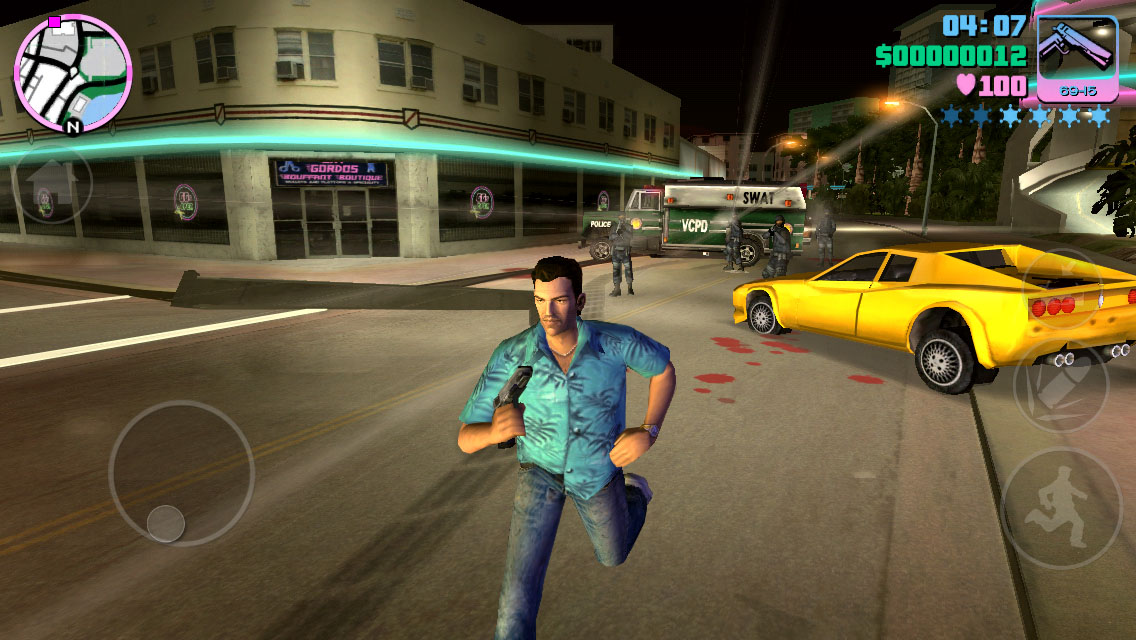The width and height of the screenshot is (1136, 640).
Task: Fire weapon with the bullet button
Action: [1060, 386]
